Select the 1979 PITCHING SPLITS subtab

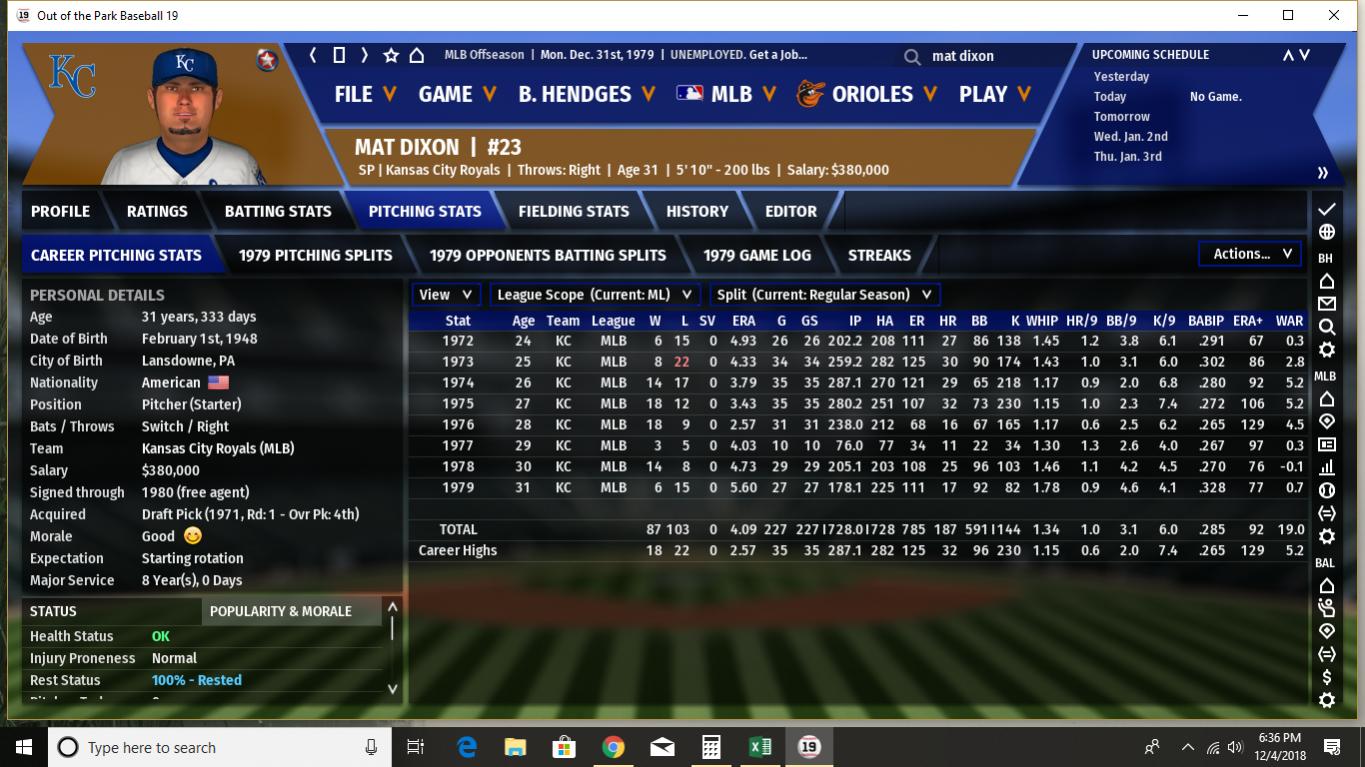point(315,255)
